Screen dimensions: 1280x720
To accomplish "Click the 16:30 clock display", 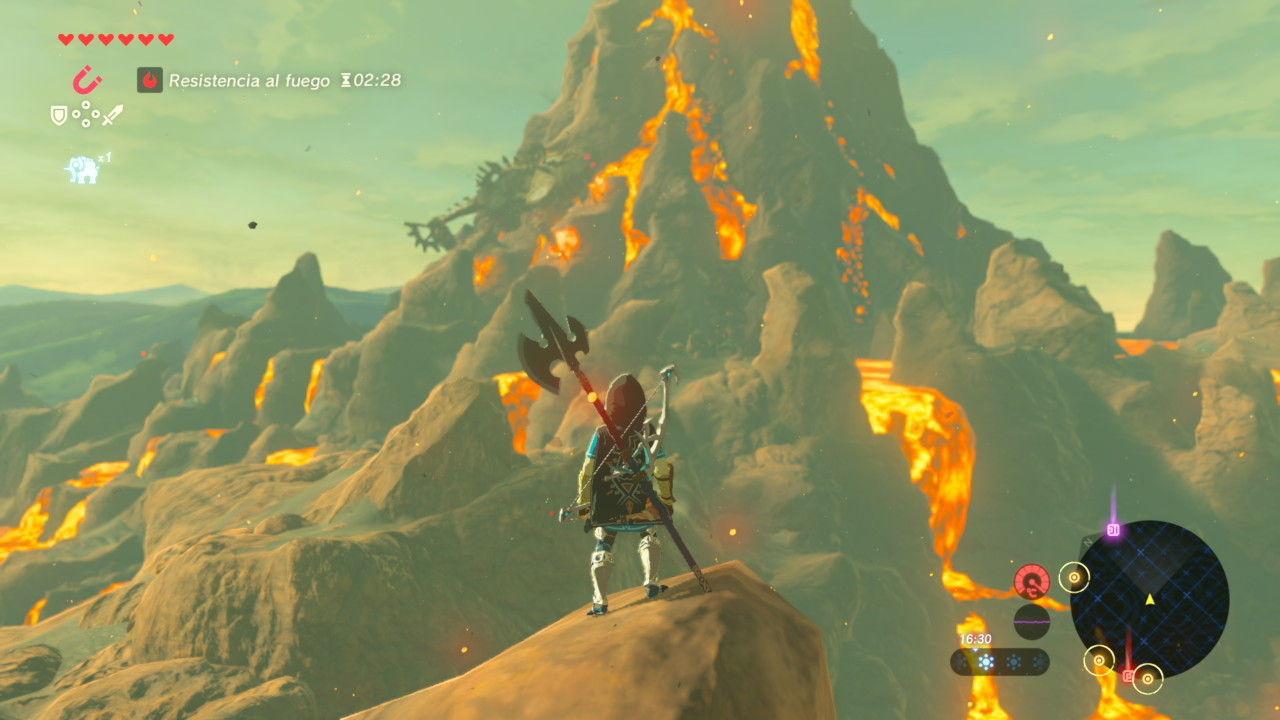I will point(975,639).
